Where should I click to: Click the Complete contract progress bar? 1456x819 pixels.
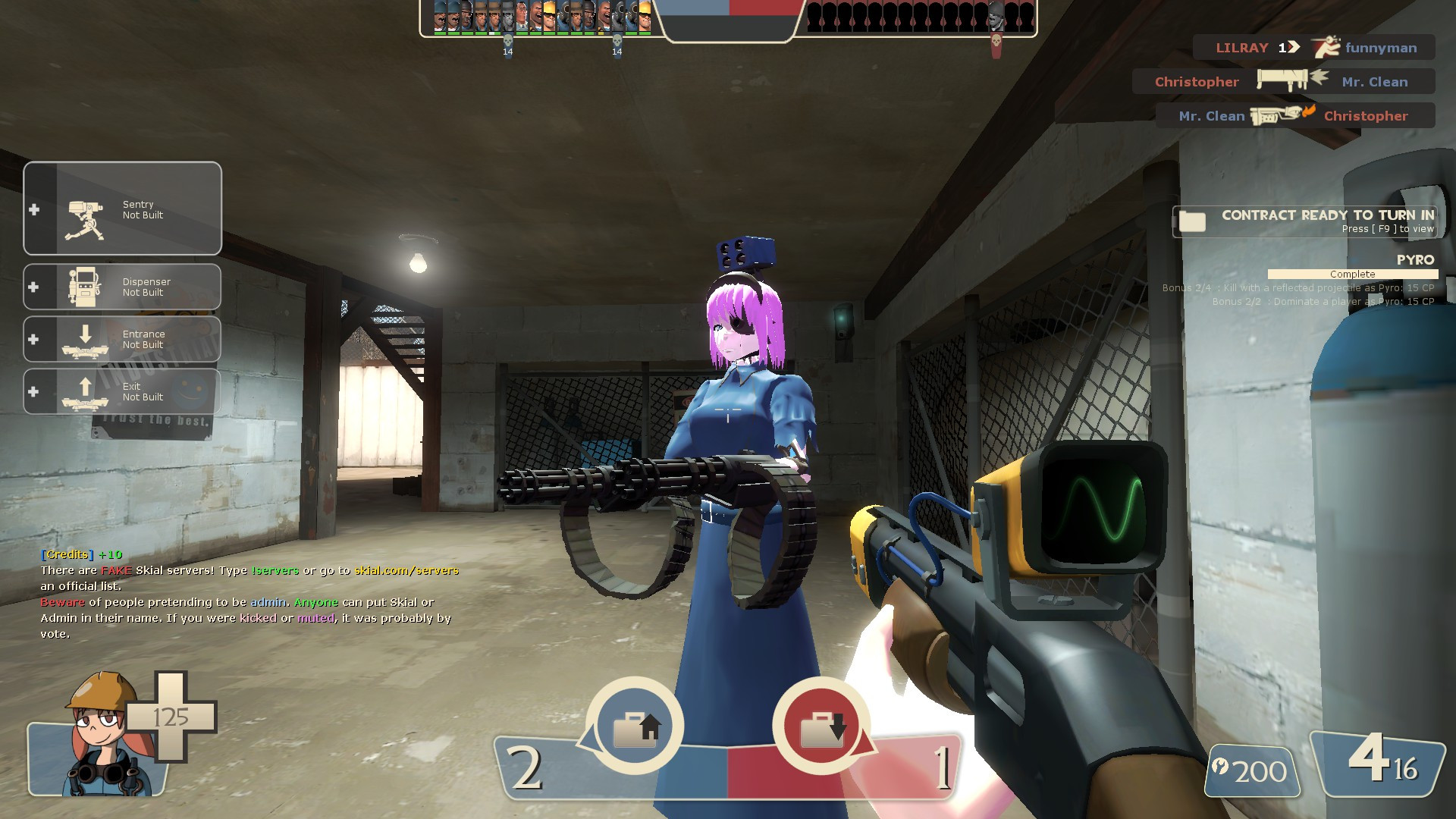coord(1354,274)
